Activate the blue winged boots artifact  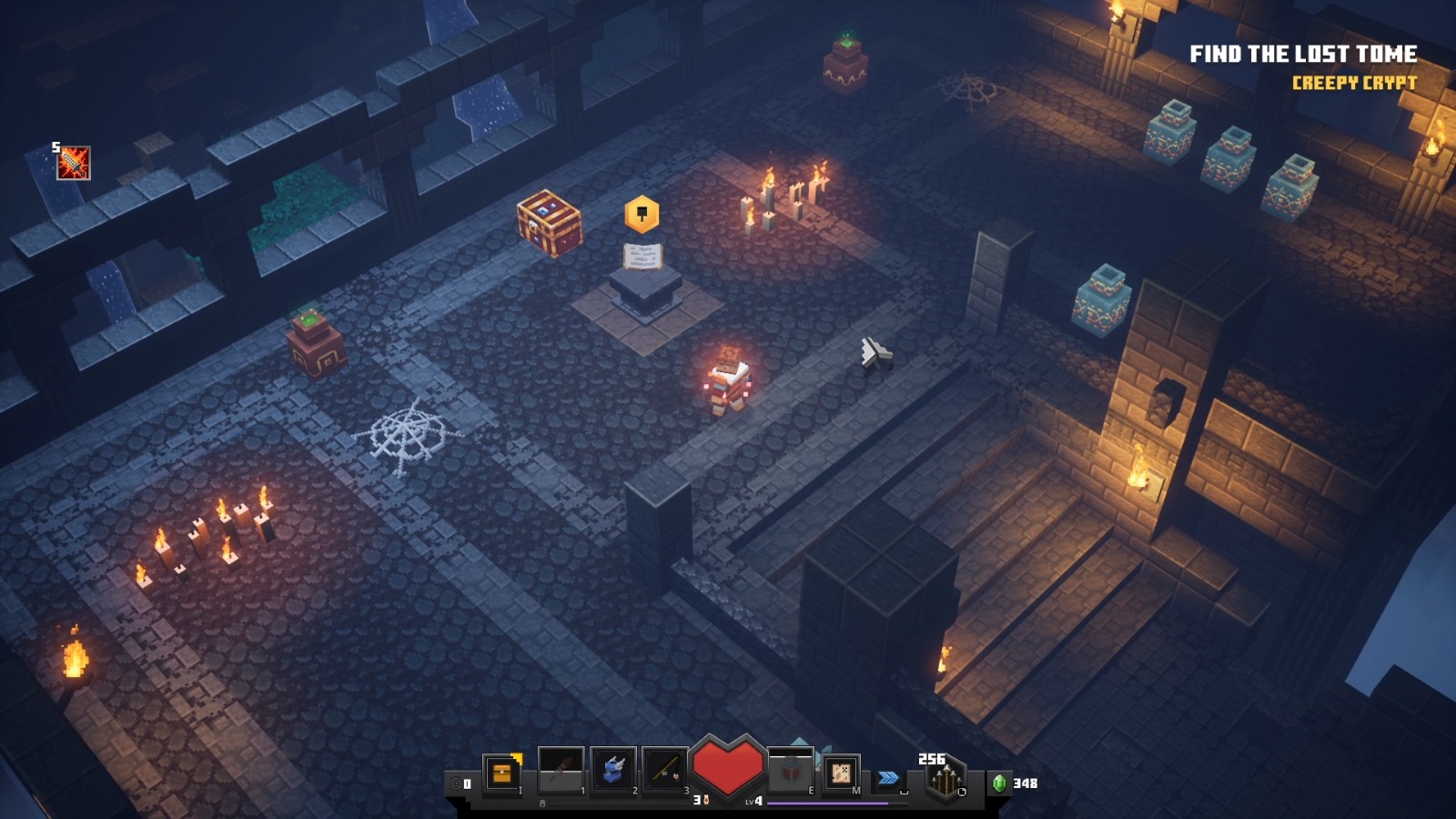pyautogui.click(x=612, y=771)
